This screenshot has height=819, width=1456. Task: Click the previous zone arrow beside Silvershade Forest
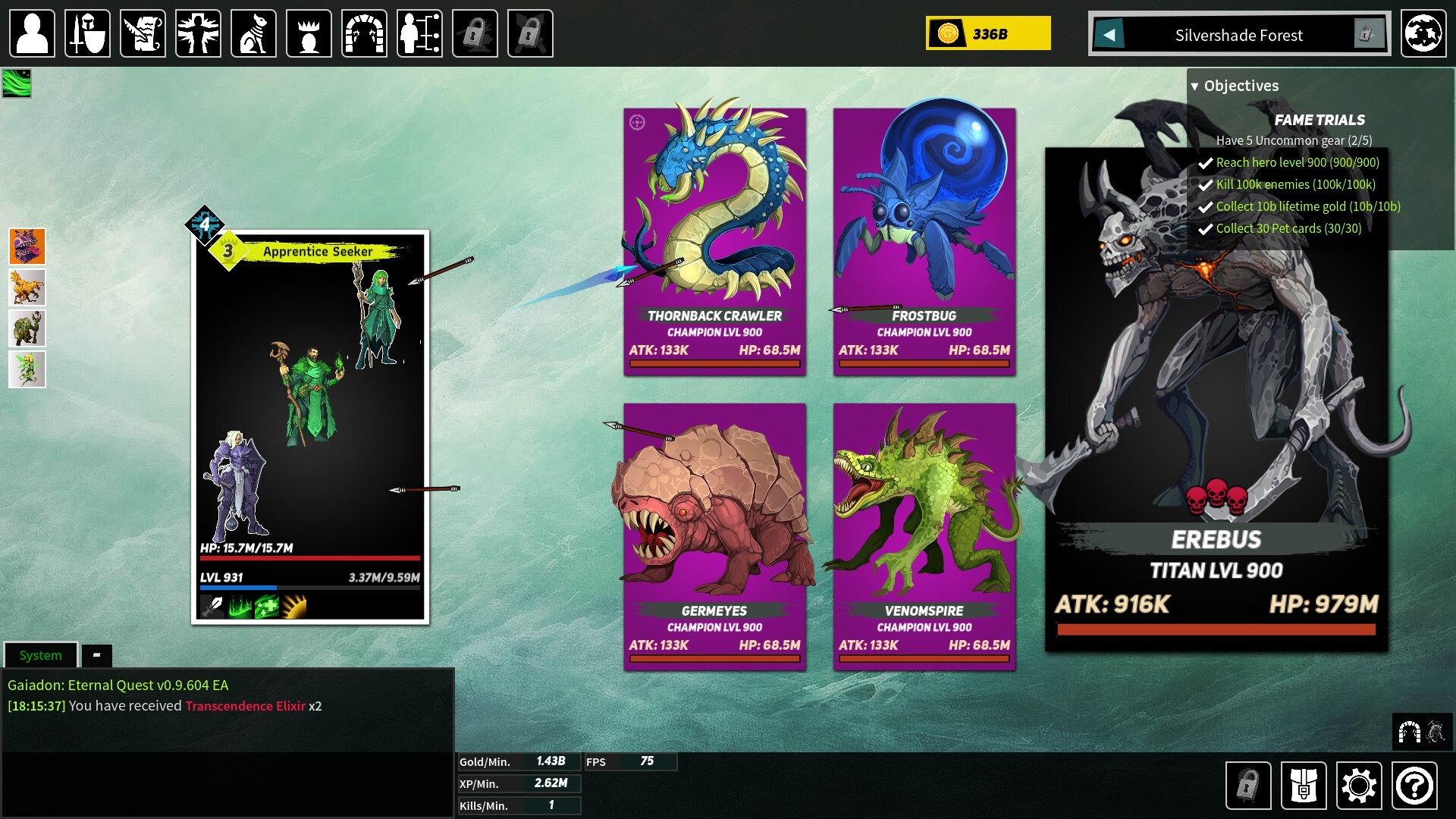click(1109, 34)
